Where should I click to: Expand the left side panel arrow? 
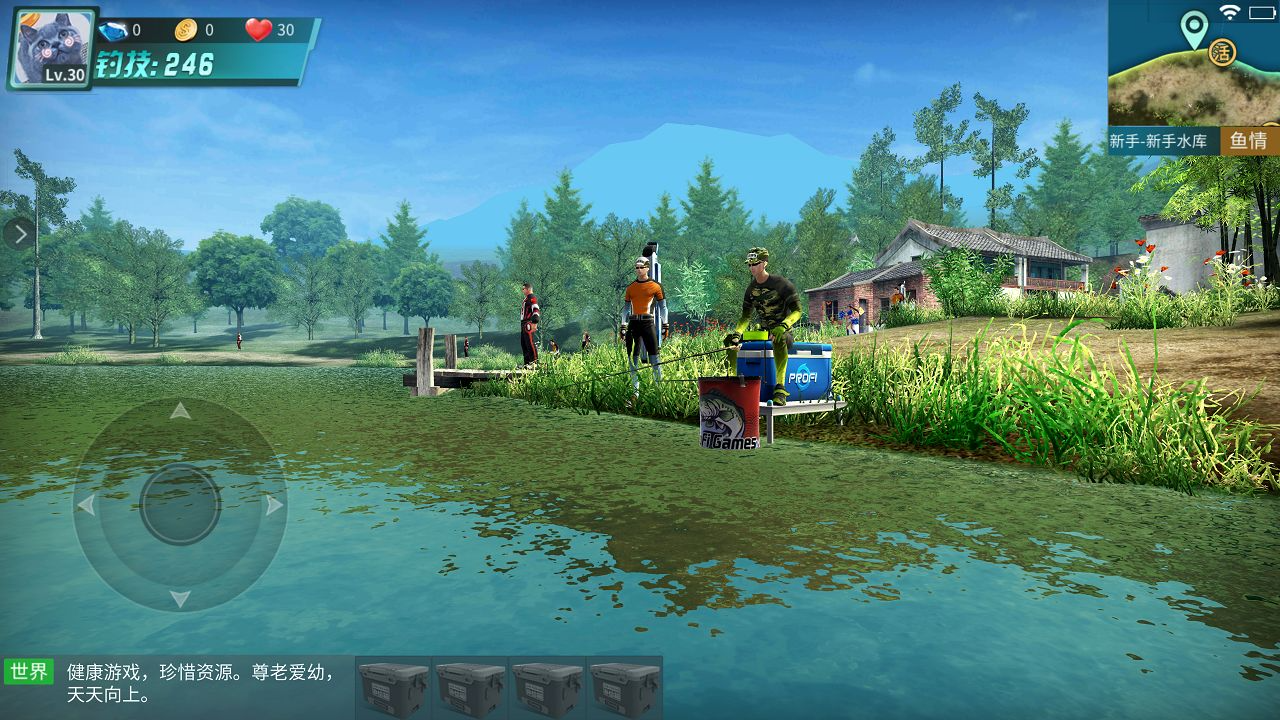(x=19, y=234)
